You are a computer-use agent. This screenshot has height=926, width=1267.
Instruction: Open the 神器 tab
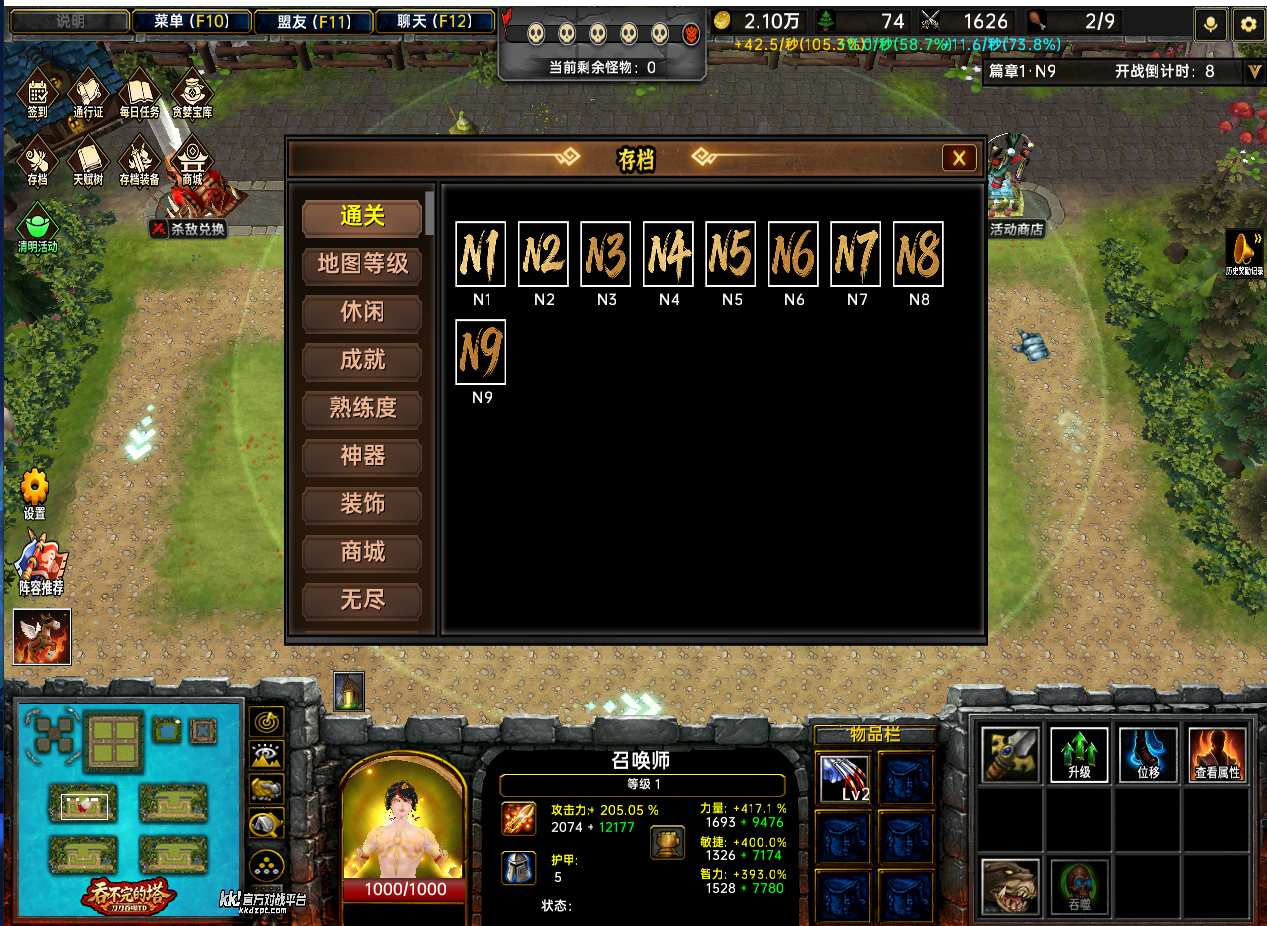[362, 456]
